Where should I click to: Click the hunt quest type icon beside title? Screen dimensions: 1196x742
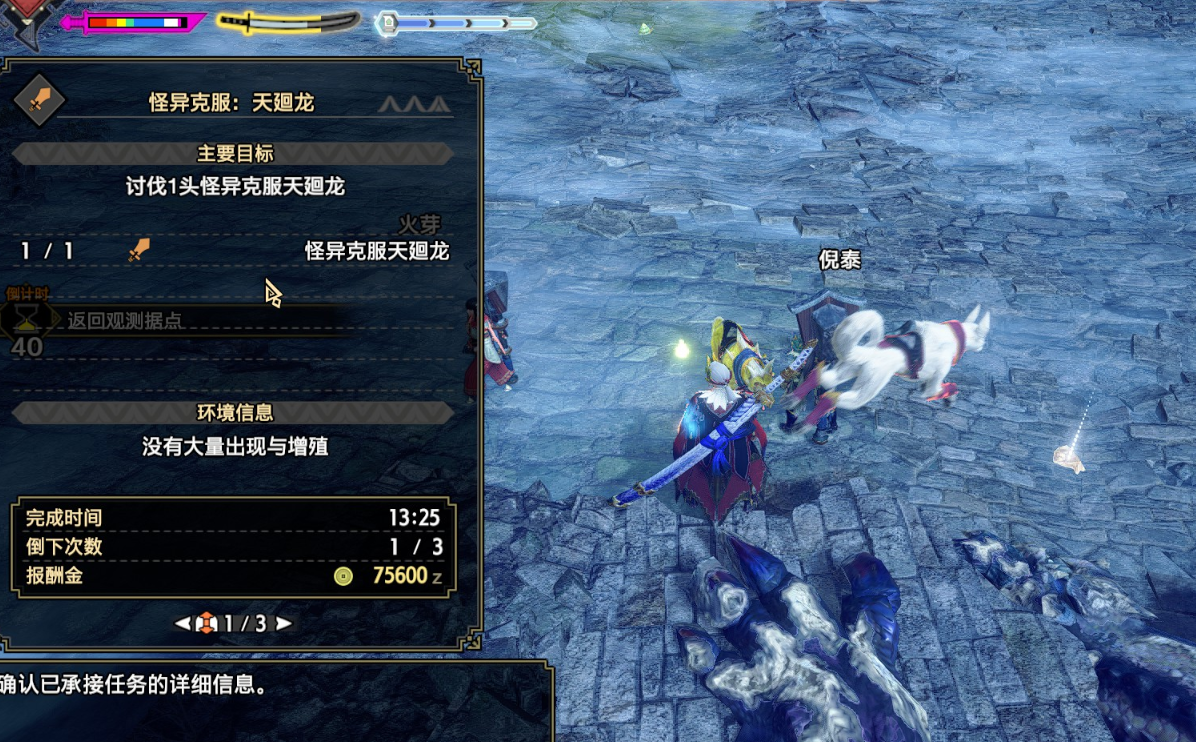click(39, 100)
